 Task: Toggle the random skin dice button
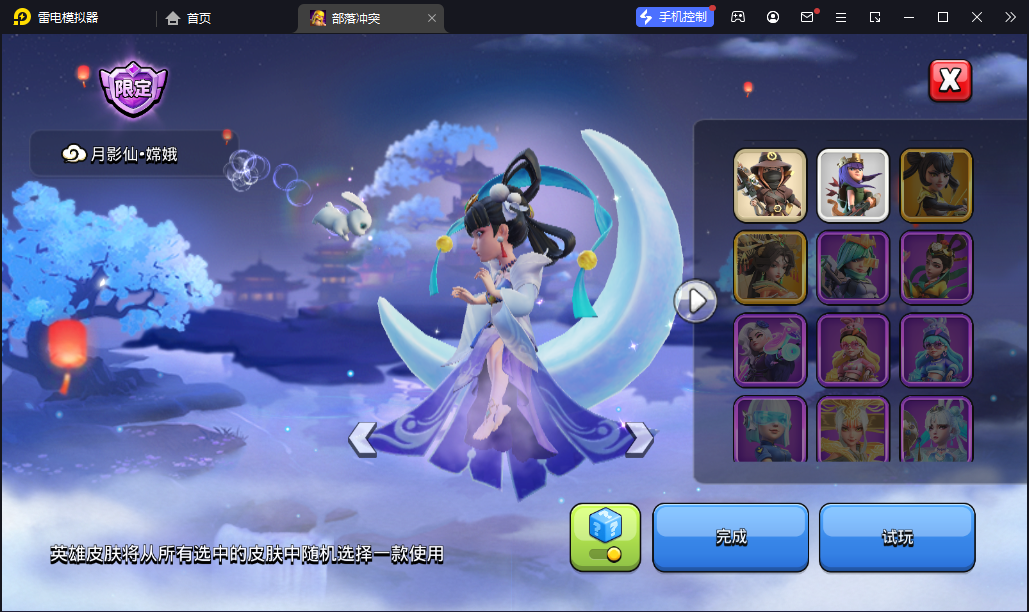click(605, 537)
